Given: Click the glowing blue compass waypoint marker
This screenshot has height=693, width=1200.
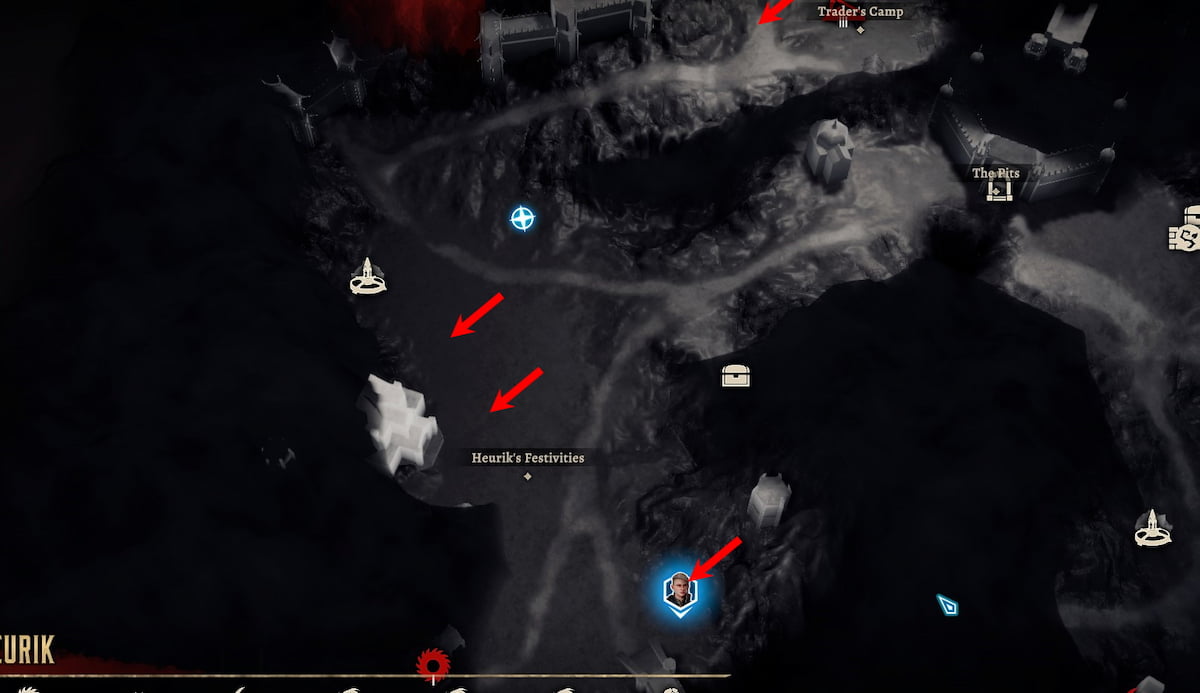Looking at the screenshot, I should point(522,218).
